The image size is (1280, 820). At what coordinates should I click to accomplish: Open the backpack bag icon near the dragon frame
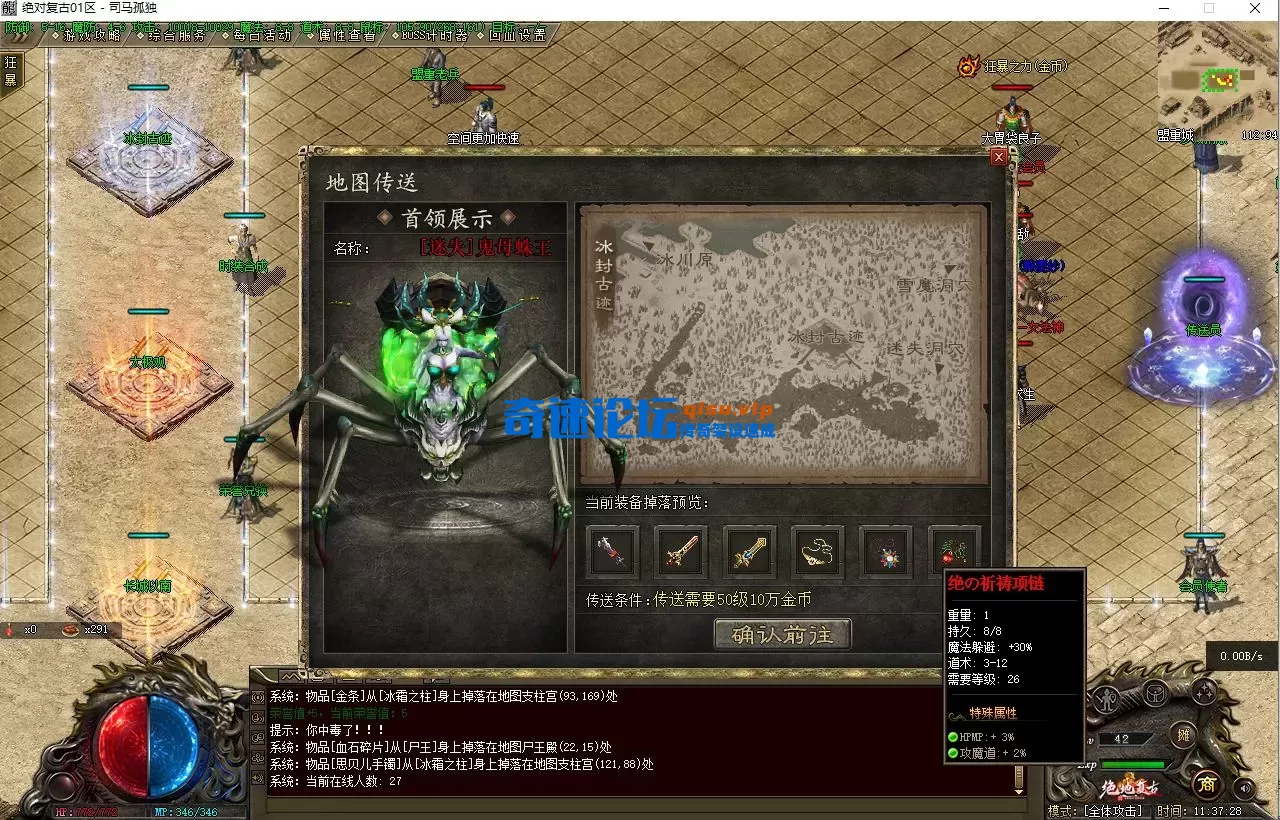(x=1157, y=694)
